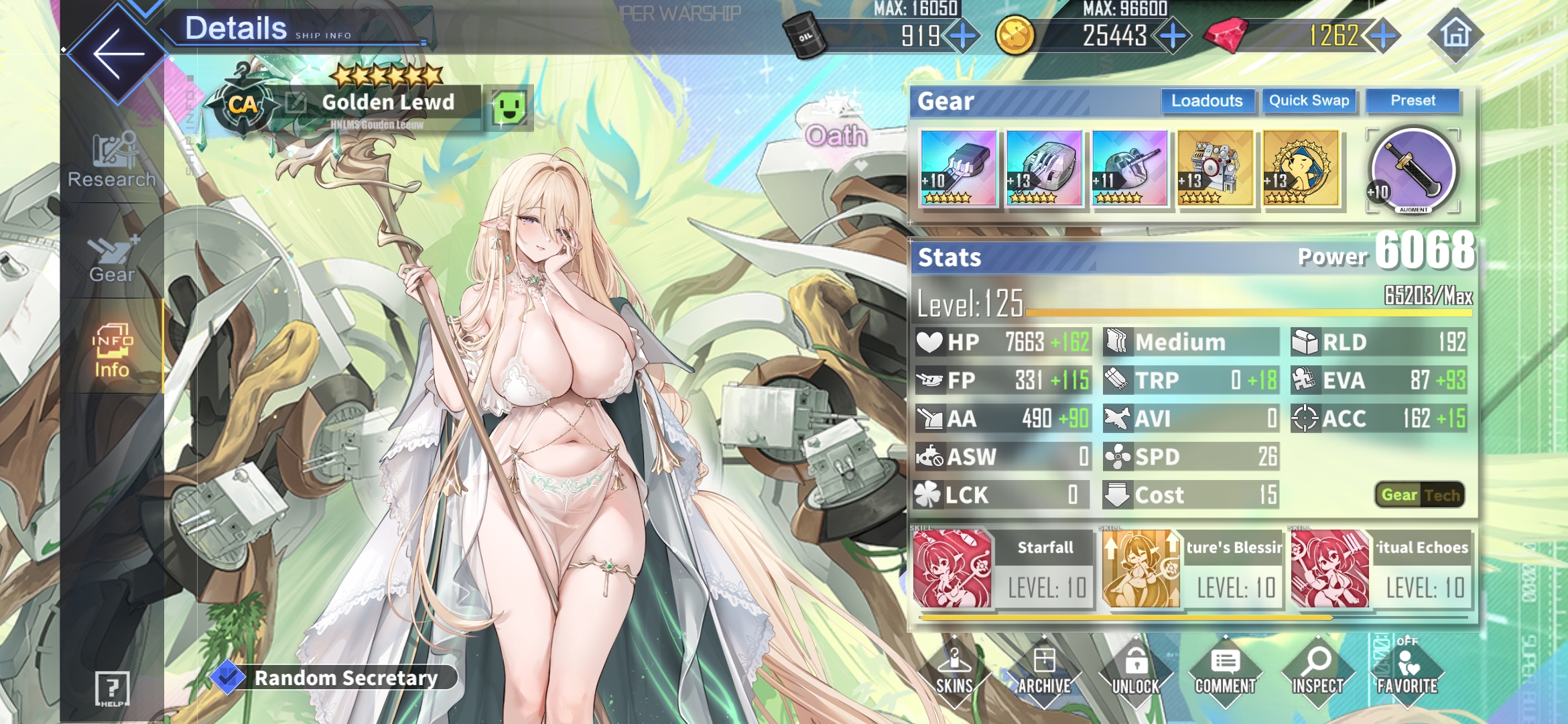Screen dimensions: 1568x724
Task: Open the Starfall skill
Action: pos(1002,568)
